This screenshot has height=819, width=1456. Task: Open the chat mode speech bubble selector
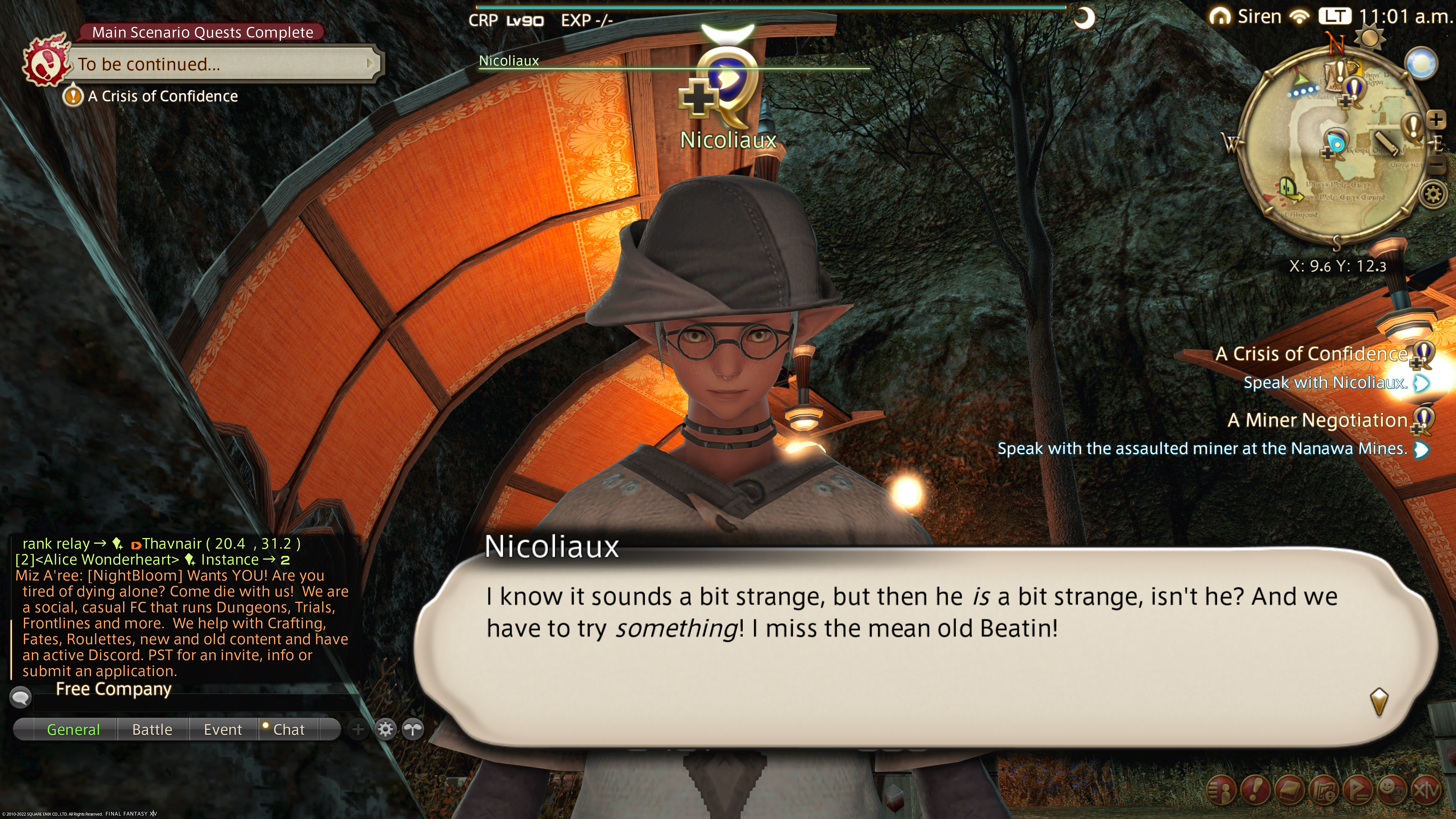tap(20, 697)
